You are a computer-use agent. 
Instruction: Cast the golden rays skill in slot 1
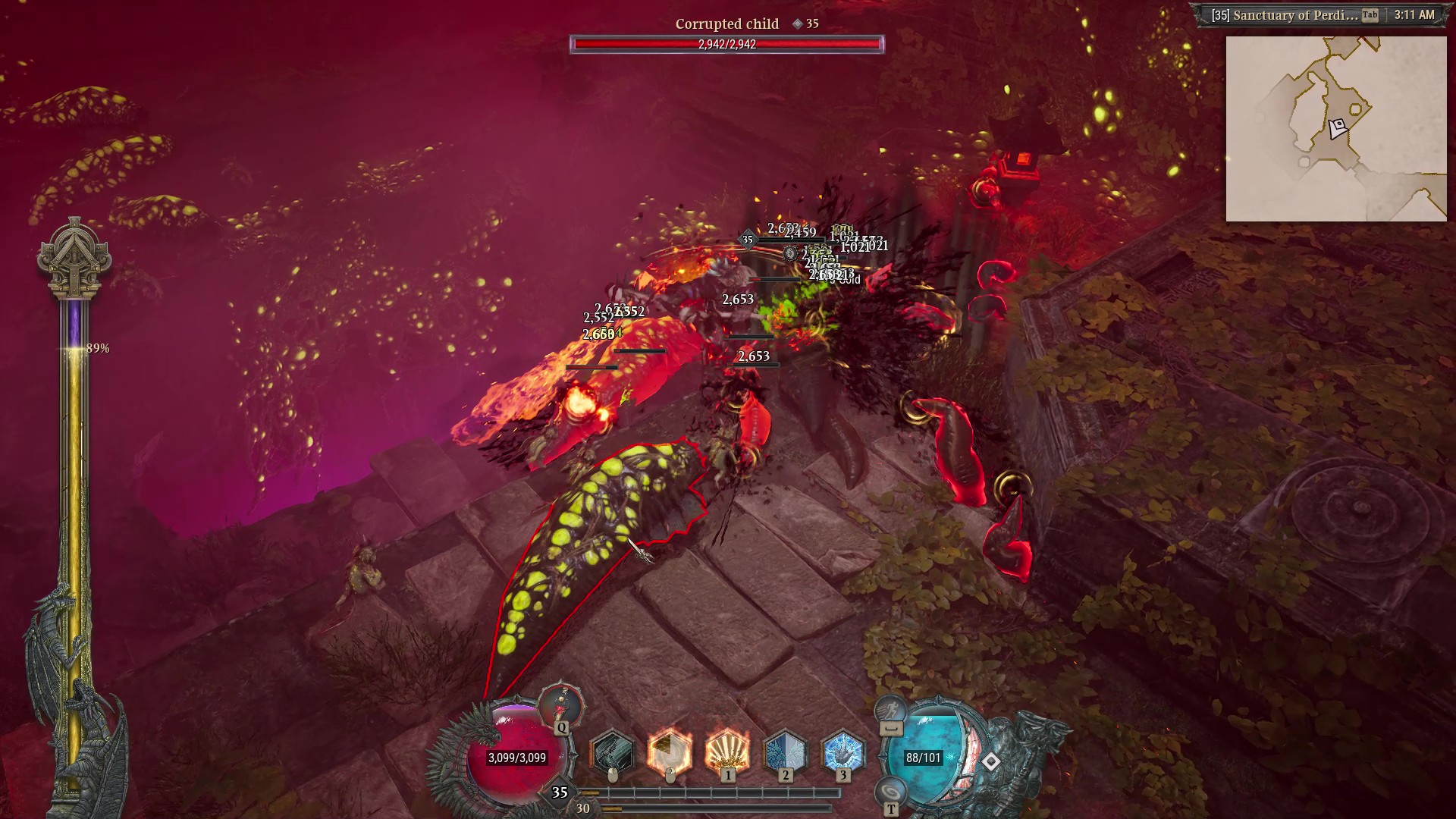727,752
